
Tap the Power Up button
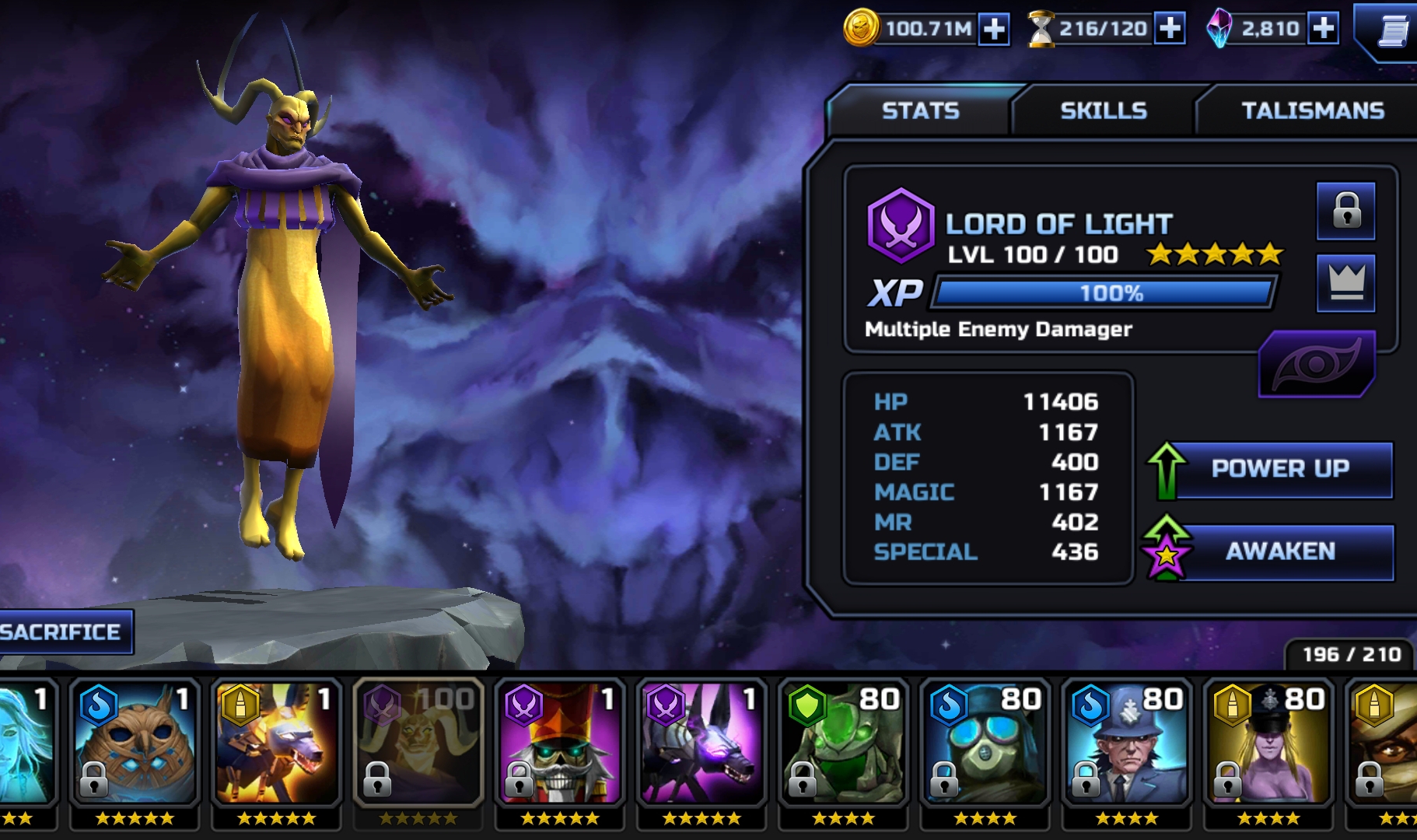coord(1279,469)
